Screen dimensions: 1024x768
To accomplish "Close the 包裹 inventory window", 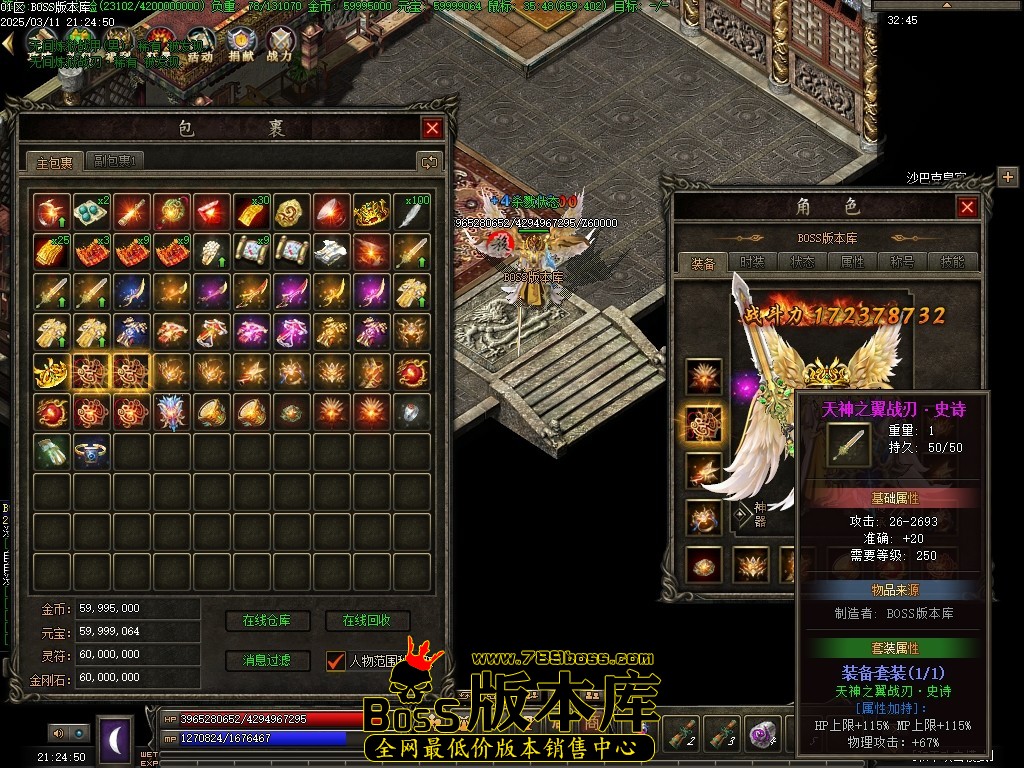I will 432,128.
